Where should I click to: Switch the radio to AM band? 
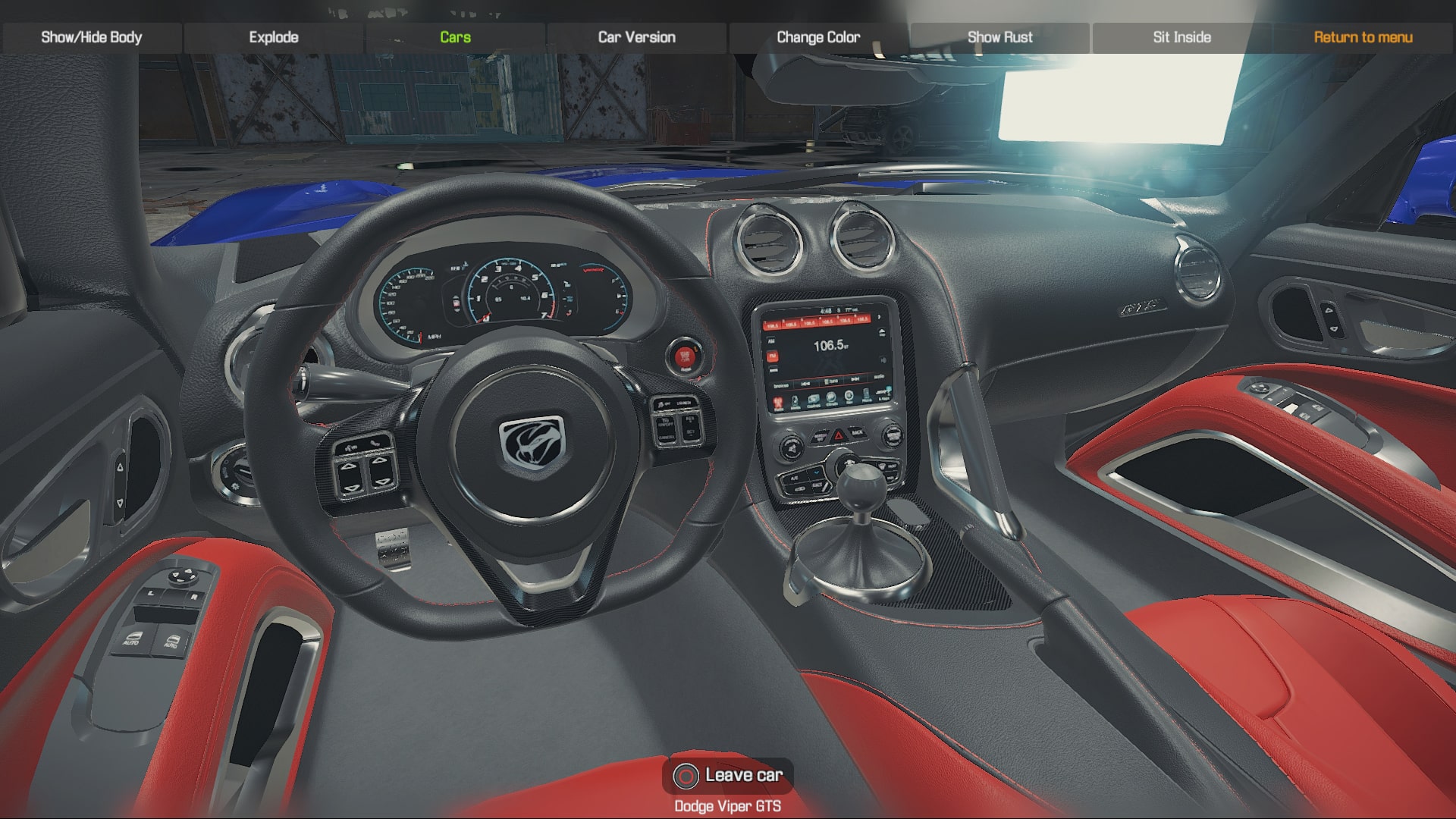click(772, 340)
